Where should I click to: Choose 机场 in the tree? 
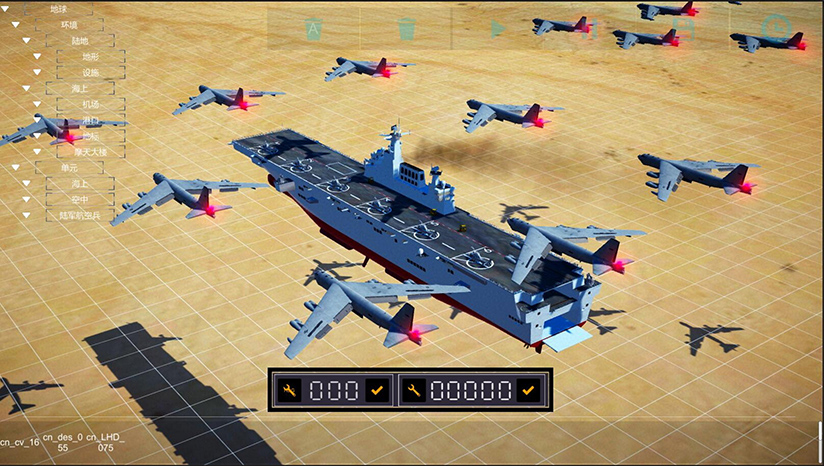[x=91, y=104]
